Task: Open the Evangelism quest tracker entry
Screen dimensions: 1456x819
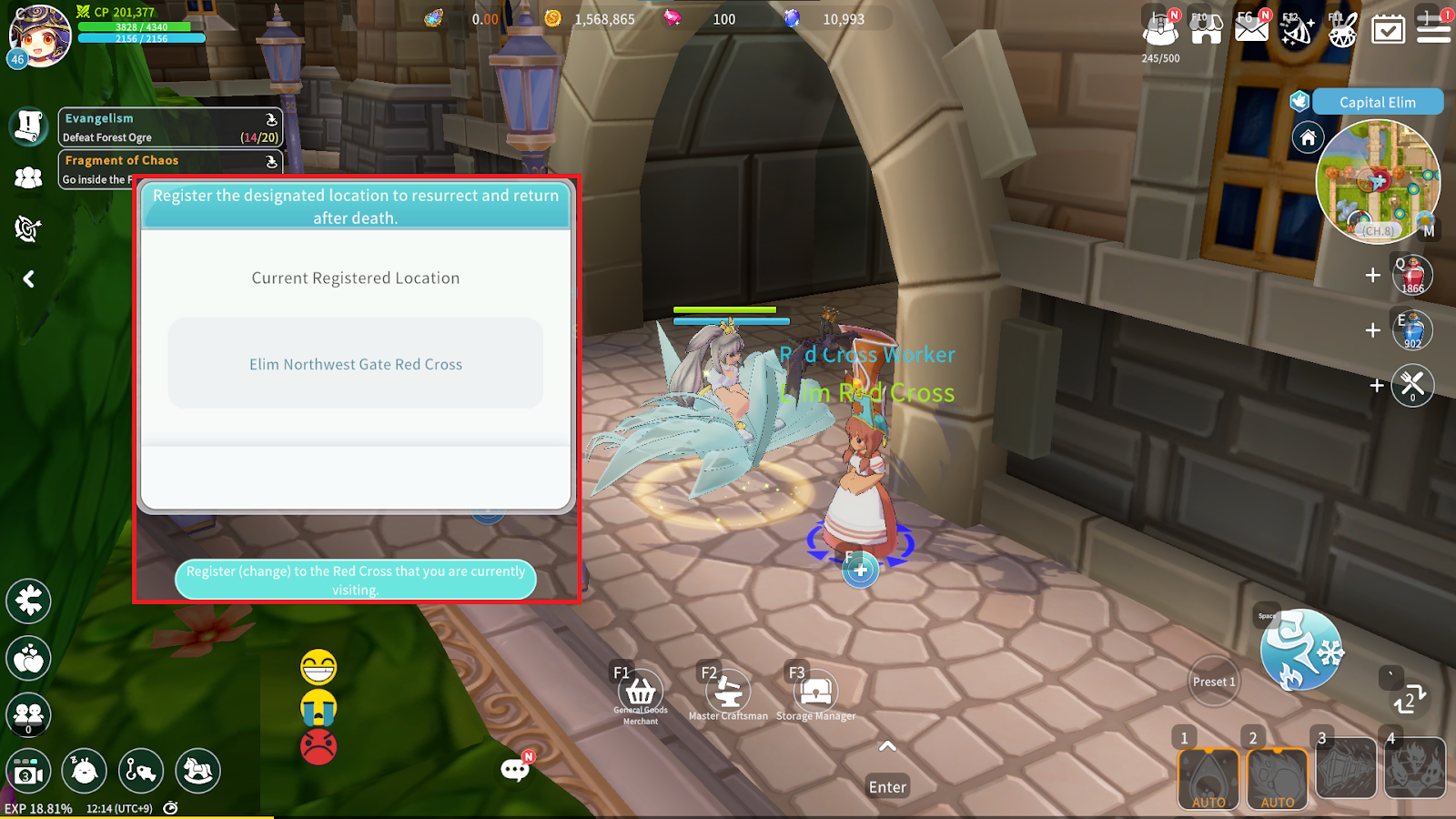Action: (x=170, y=127)
